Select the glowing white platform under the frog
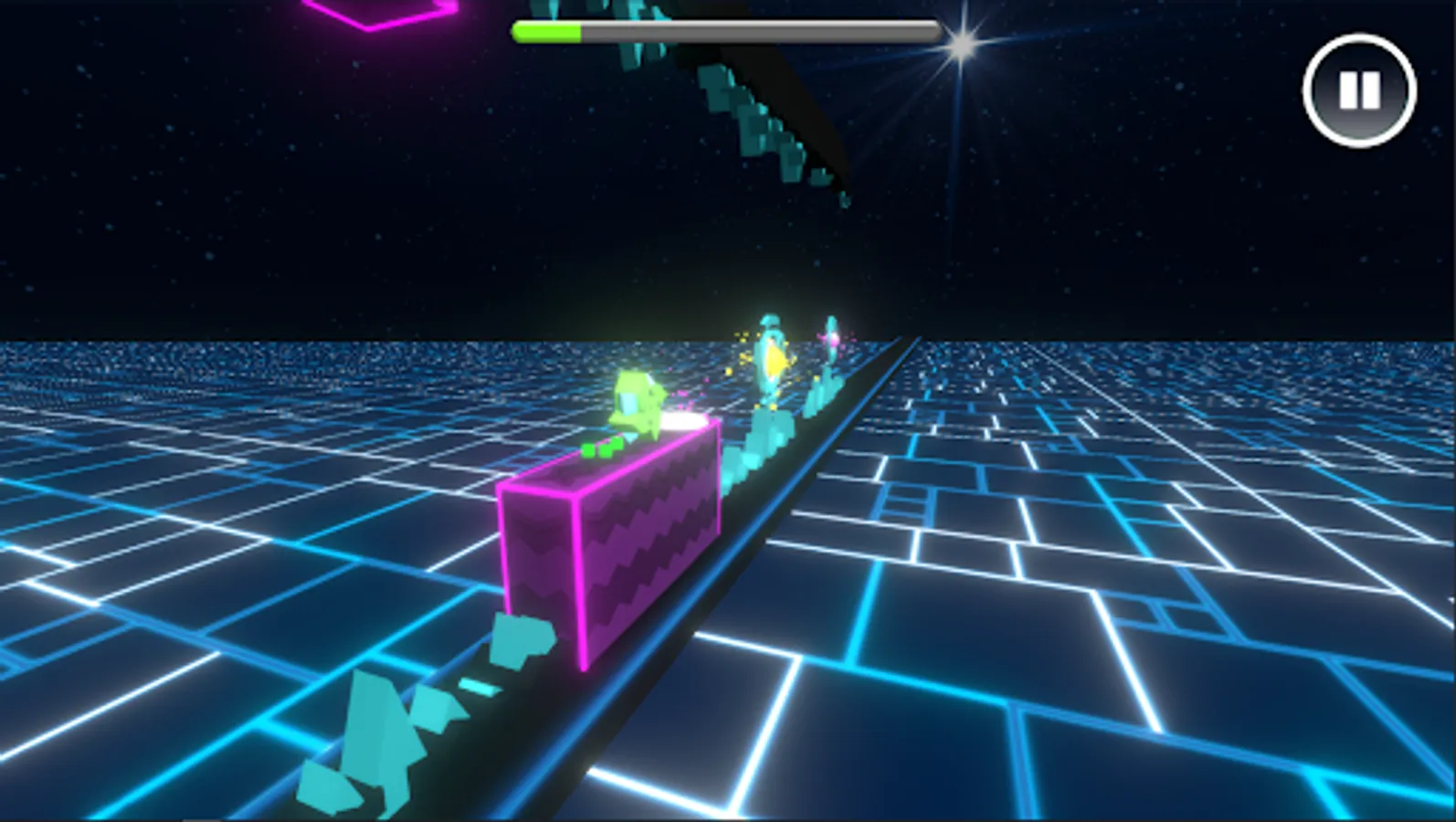 [x=683, y=422]
